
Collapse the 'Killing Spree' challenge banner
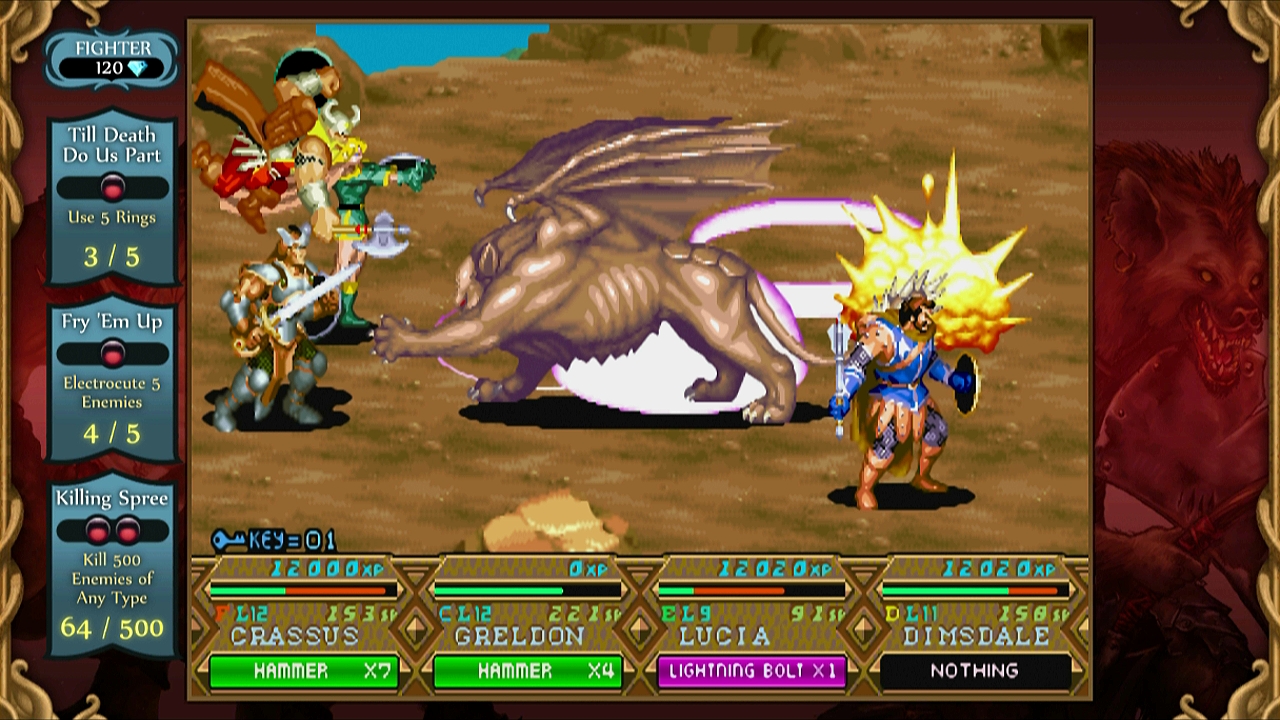tap(112, 497)
